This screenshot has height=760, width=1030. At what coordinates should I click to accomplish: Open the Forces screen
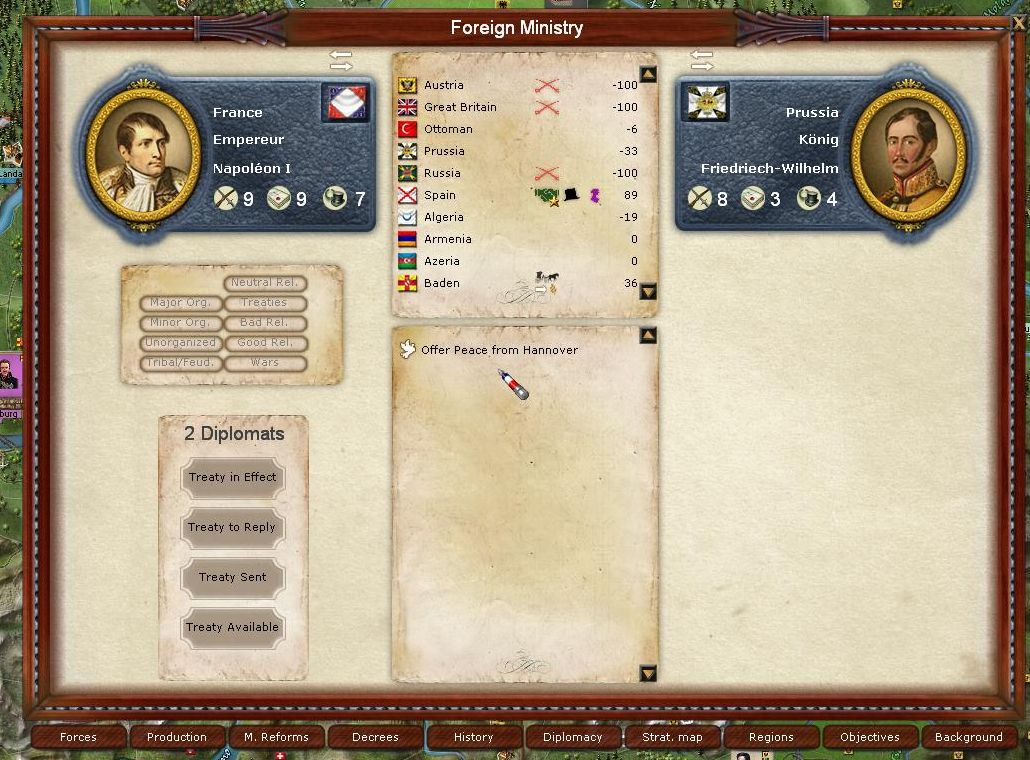(x=78, y=737)
